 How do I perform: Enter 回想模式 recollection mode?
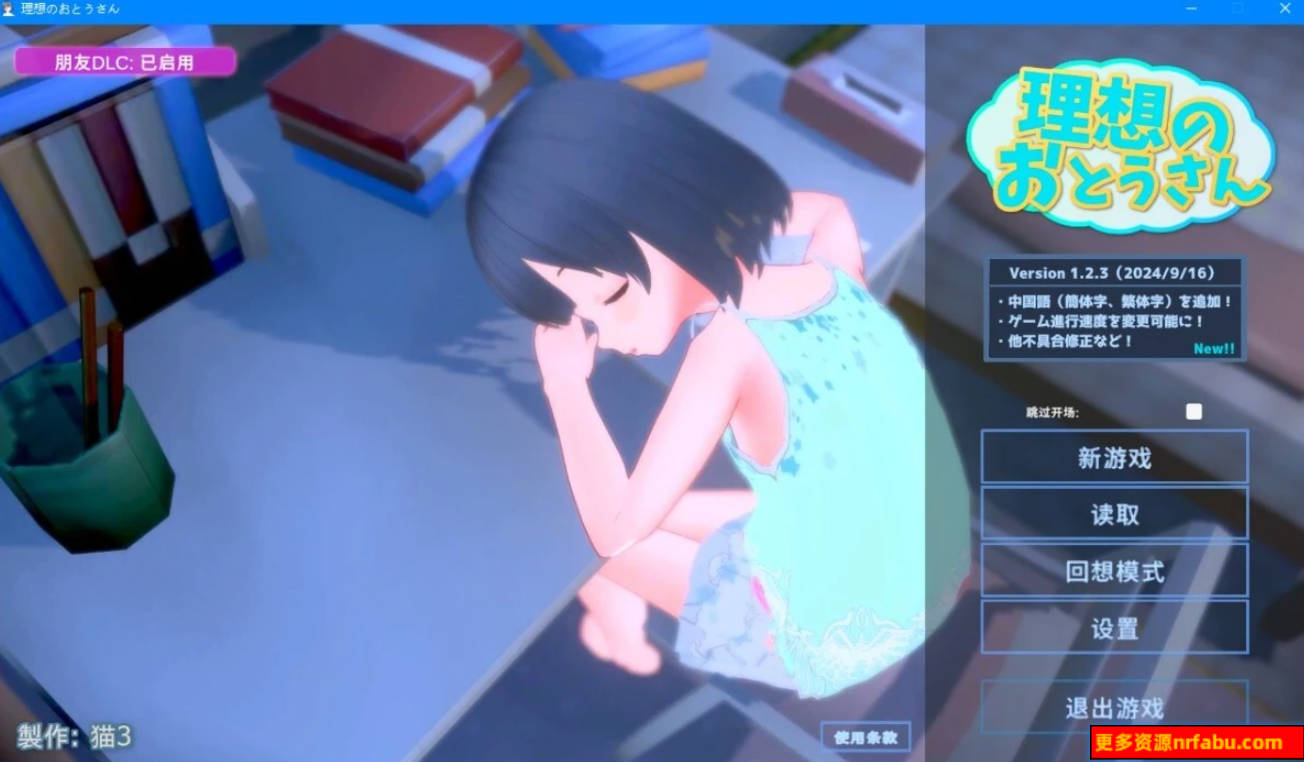(1114, 570)
